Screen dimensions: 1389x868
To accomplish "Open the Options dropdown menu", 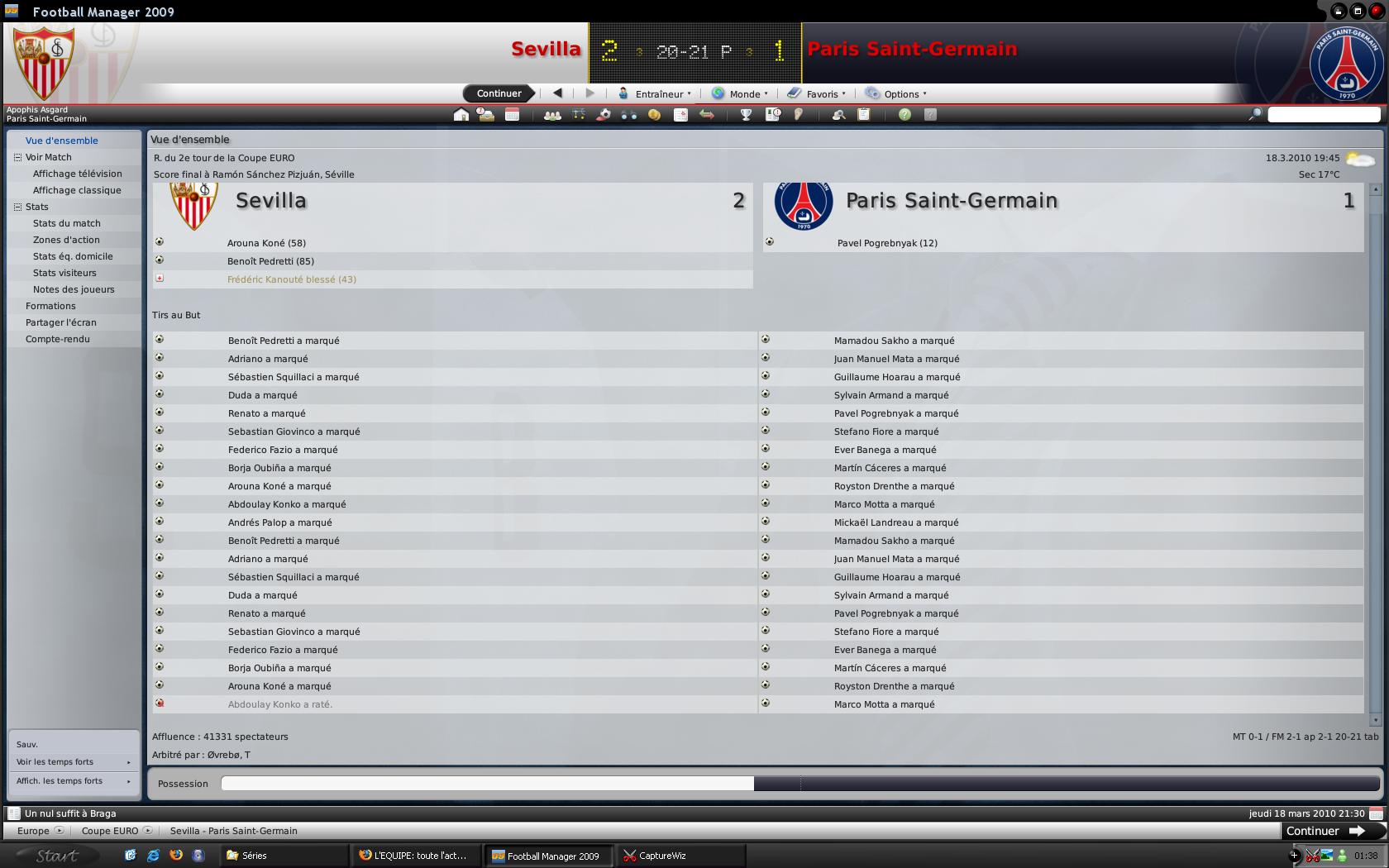I will click(x=900, y=94).
